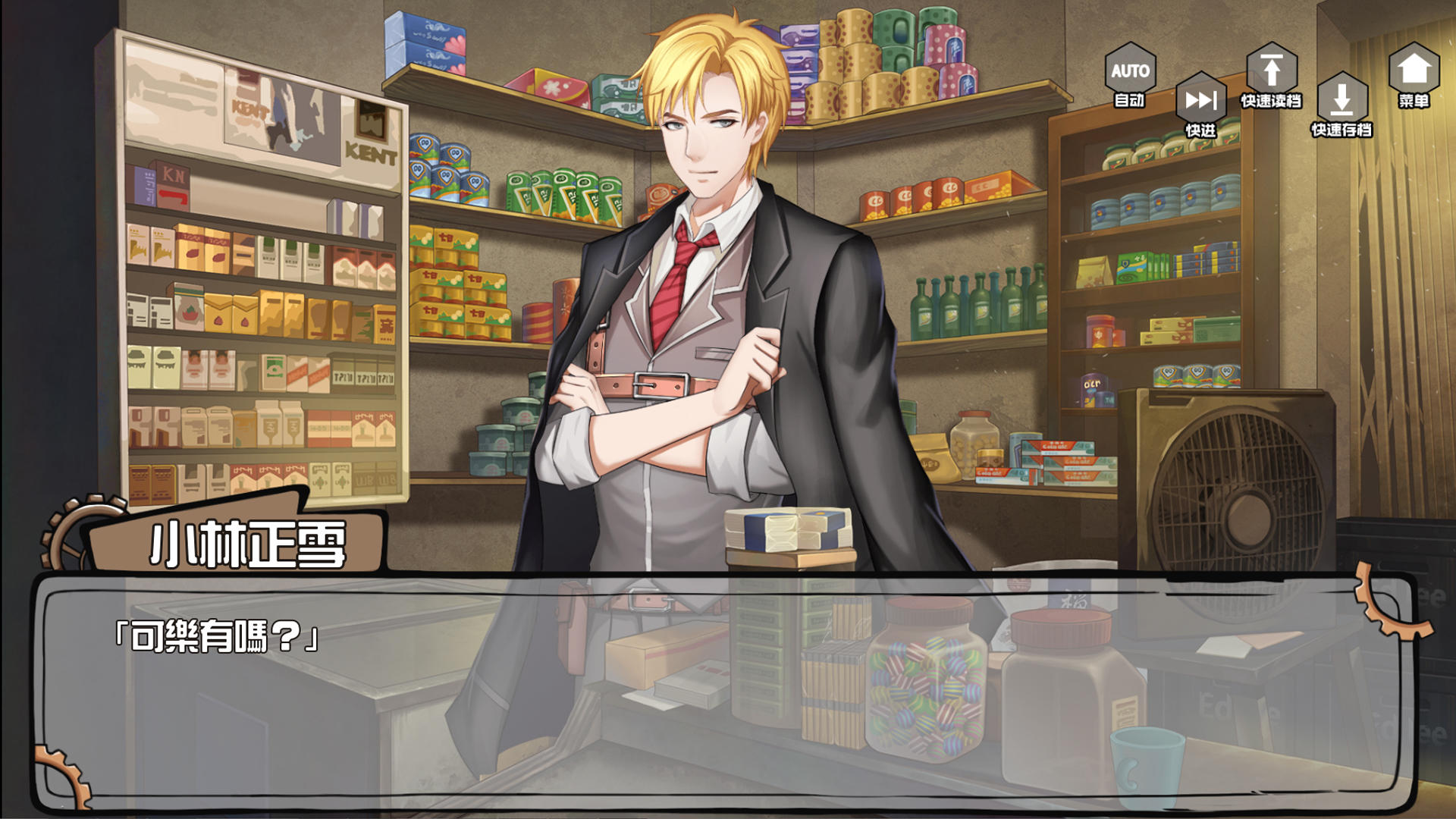Click the 快进 text label
The height and width of the screenshot is (819, 1456).
(x=1200, y=129)
